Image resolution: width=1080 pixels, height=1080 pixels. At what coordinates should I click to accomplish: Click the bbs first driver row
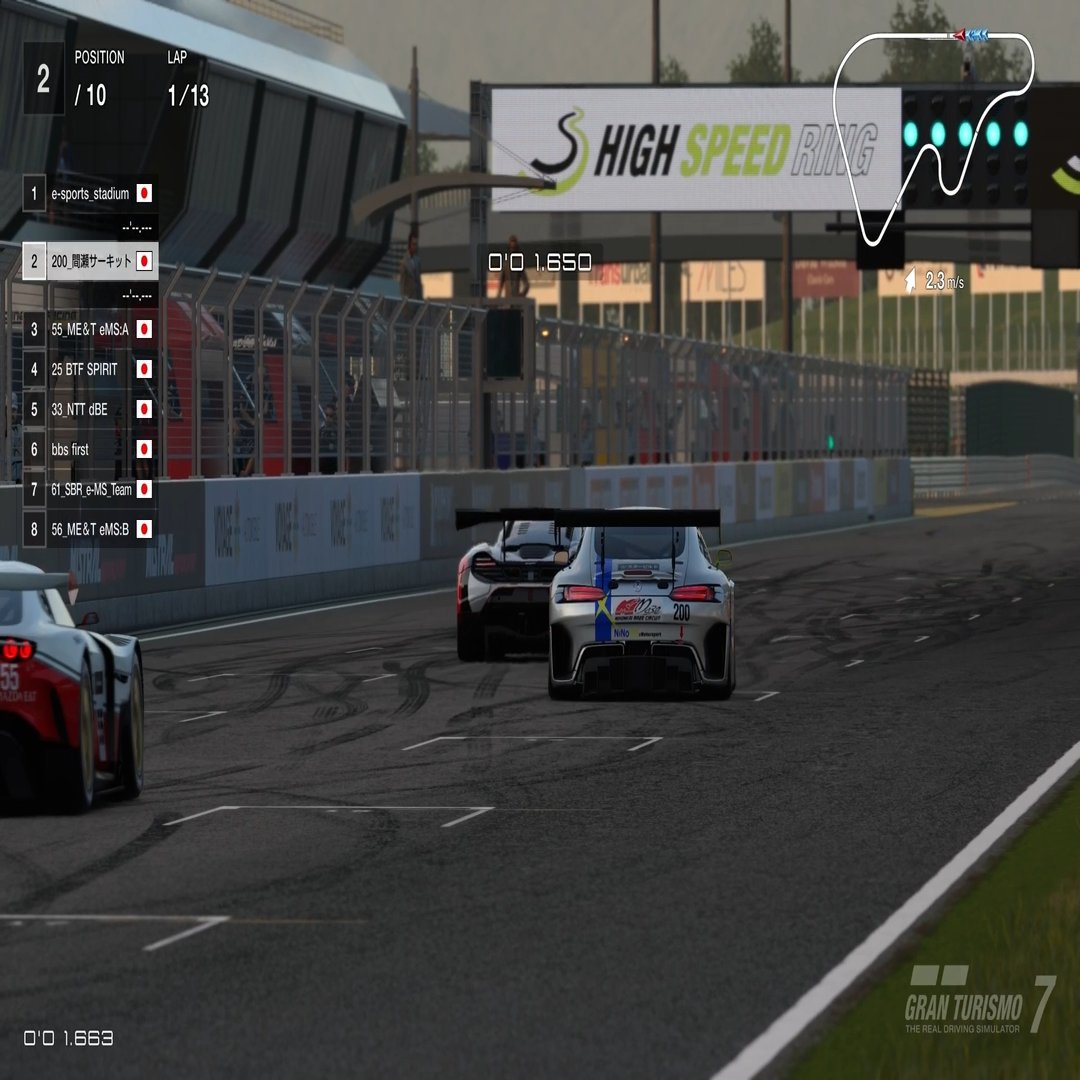tap(90, 449)
